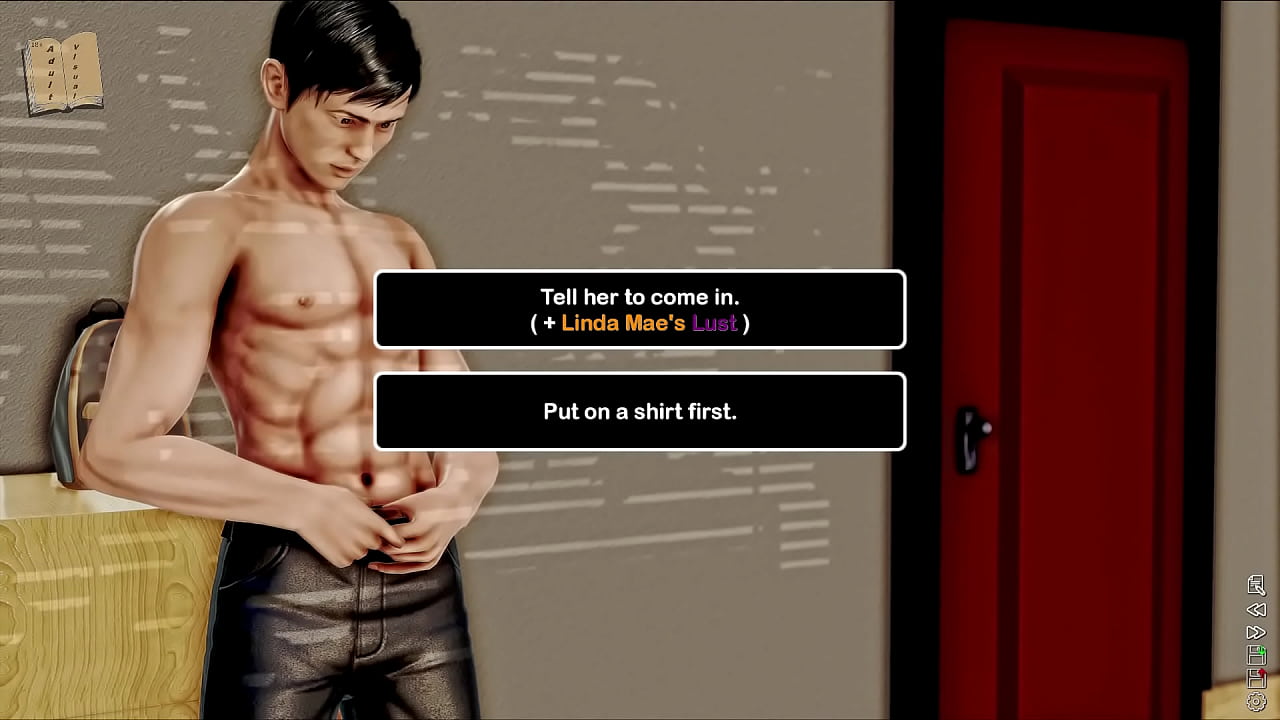
Task: Click the rewind double-arrow icon
Action: (1256, 609)
